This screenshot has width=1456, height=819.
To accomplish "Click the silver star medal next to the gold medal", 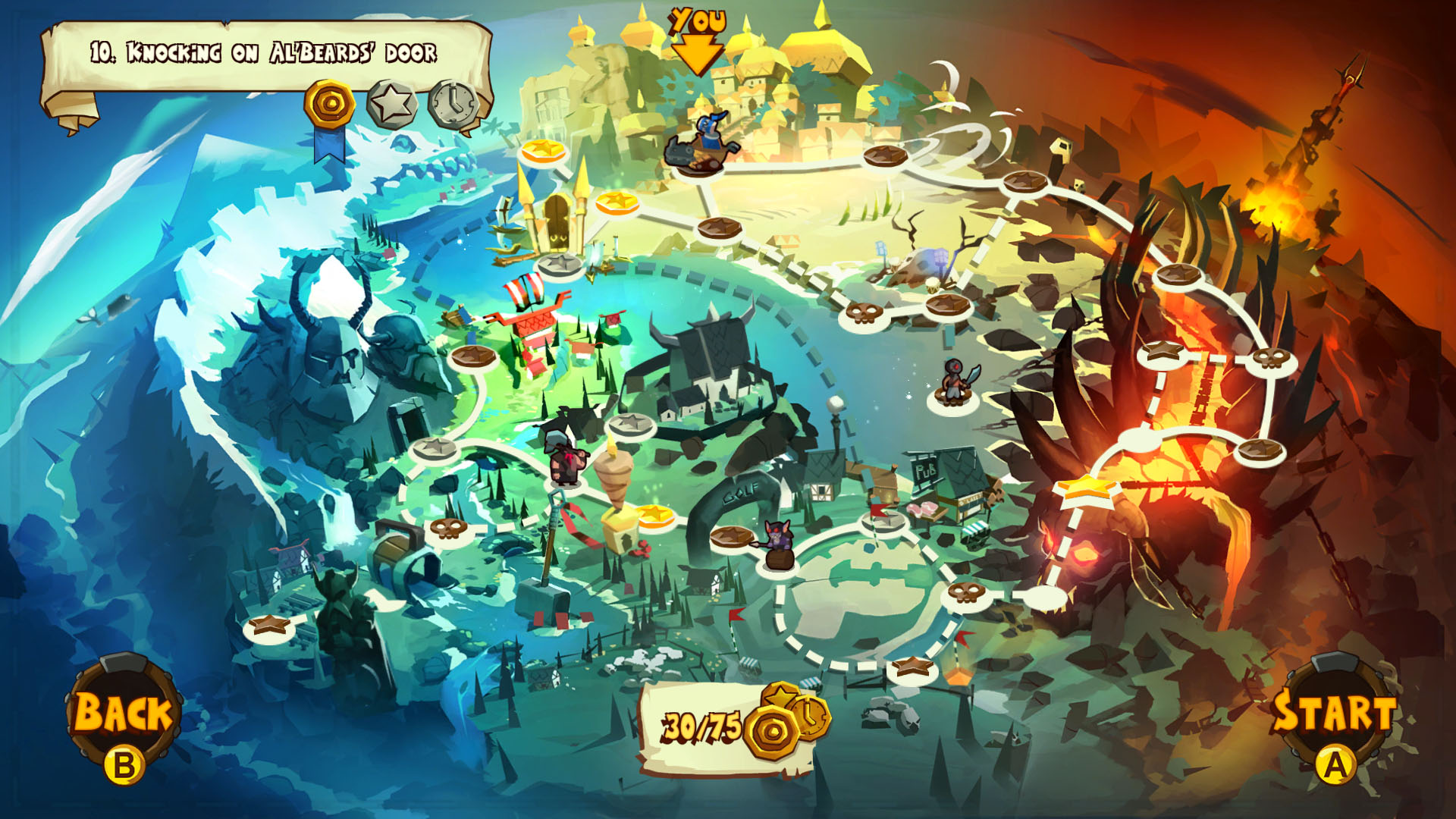I will pos(391,102).
